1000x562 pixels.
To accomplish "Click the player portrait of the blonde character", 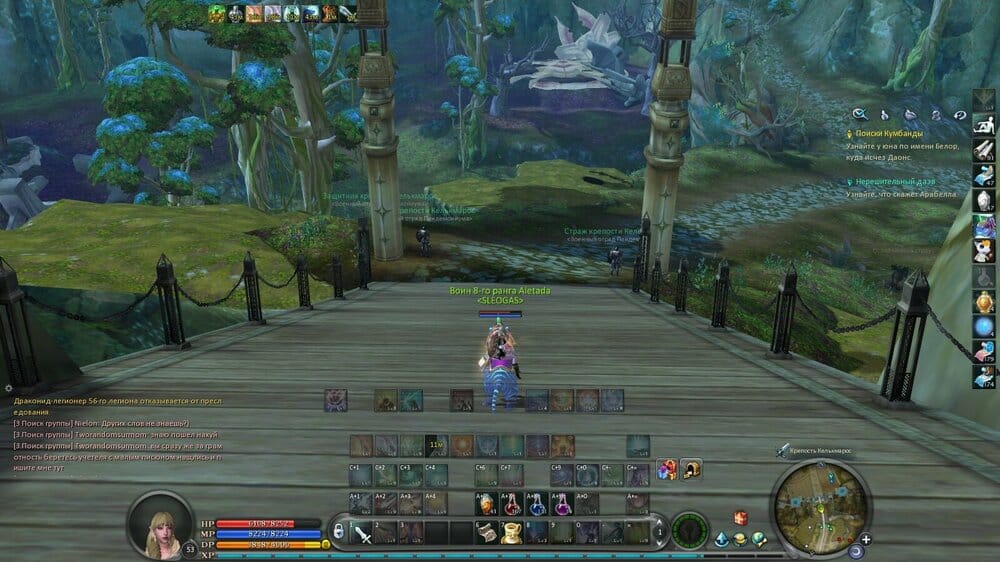I will [159, 523].
